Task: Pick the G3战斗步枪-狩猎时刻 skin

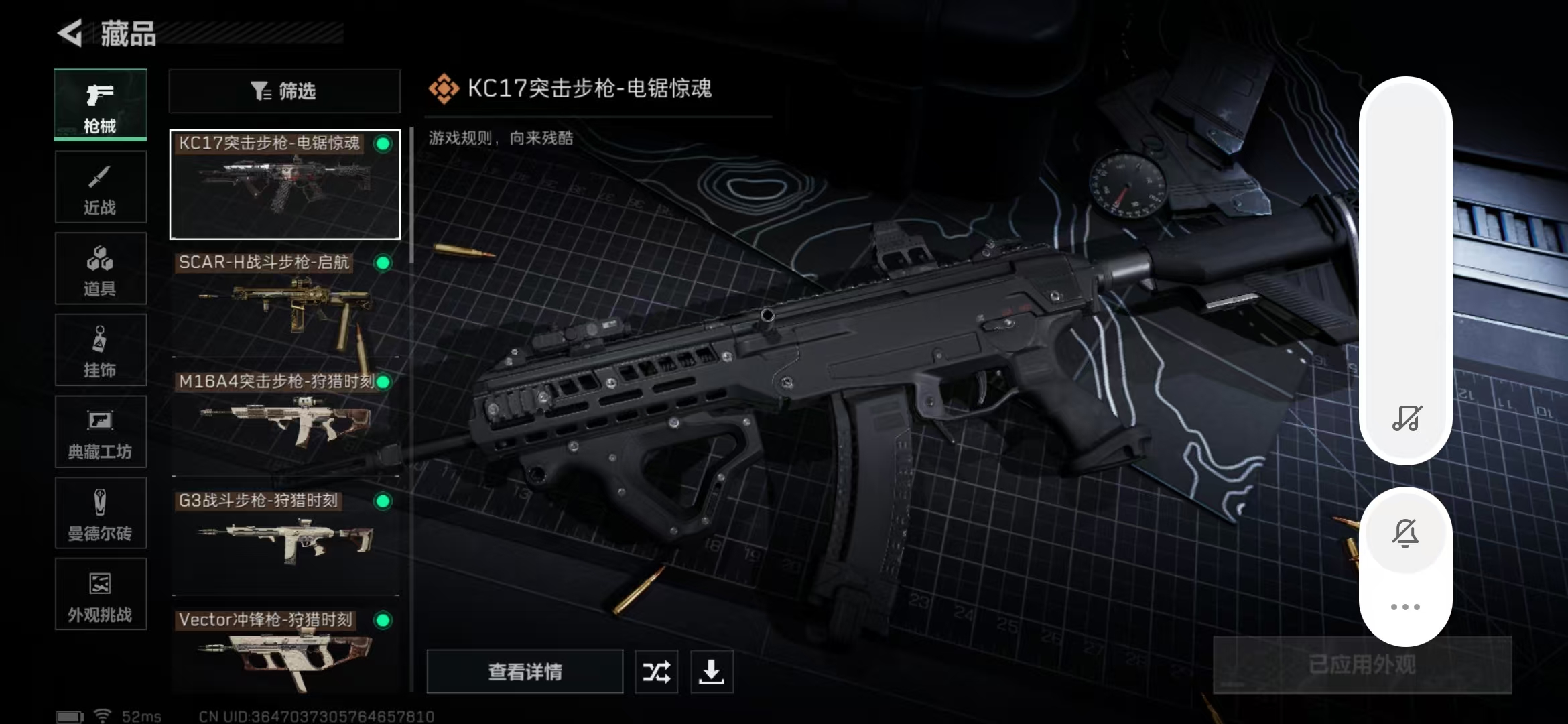Action: click(x=285, y=542)
